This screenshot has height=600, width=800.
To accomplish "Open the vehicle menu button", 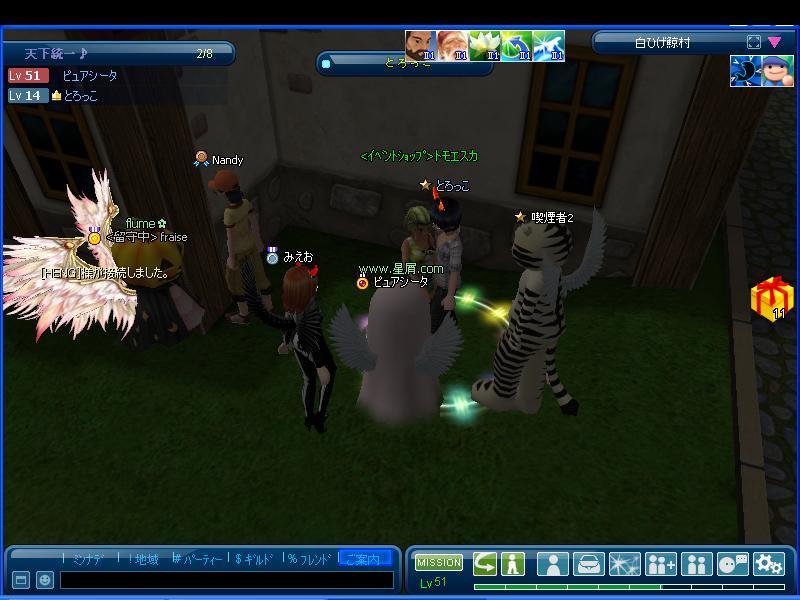I will 589,564.
